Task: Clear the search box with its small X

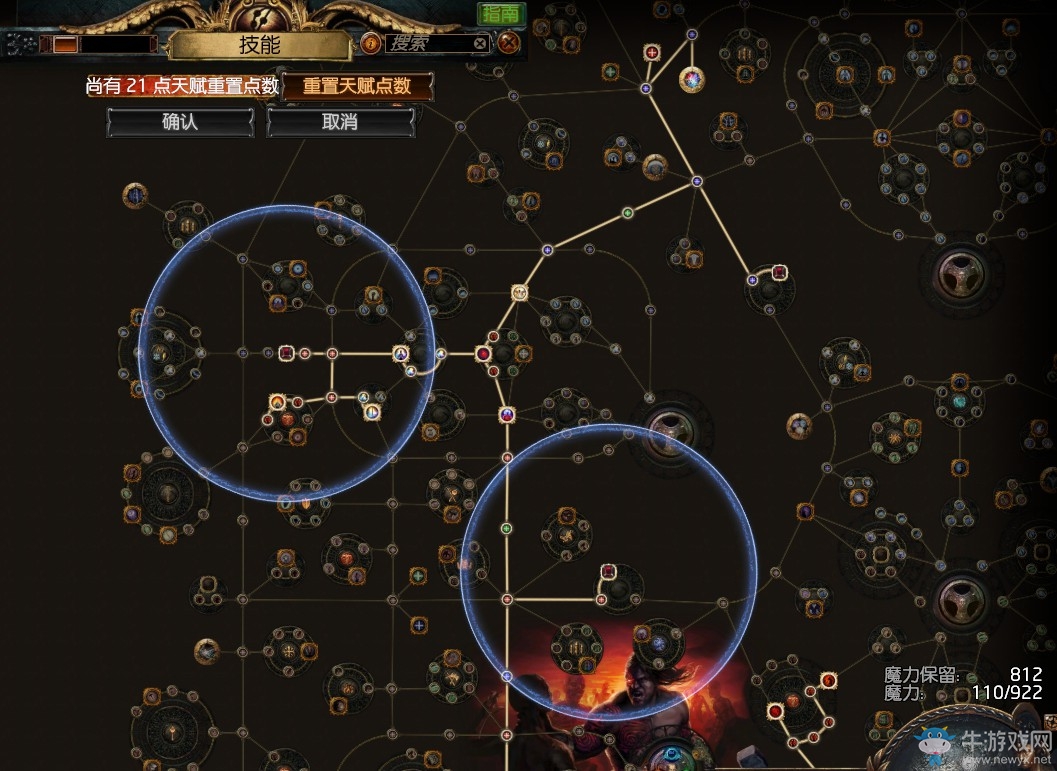Action: coord(480,44)
